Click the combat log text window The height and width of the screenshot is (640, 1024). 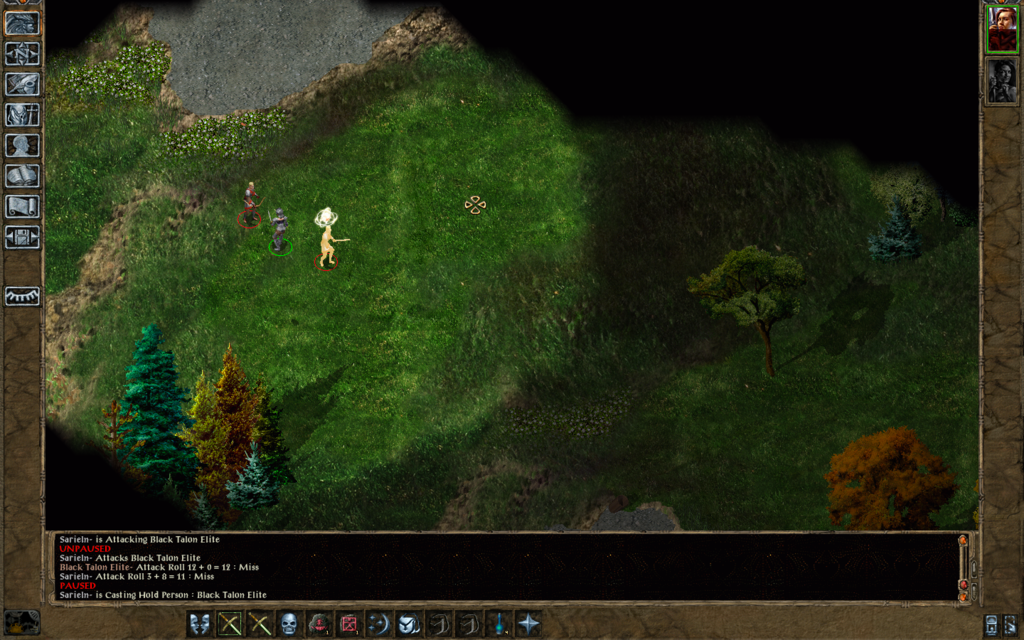500,566
